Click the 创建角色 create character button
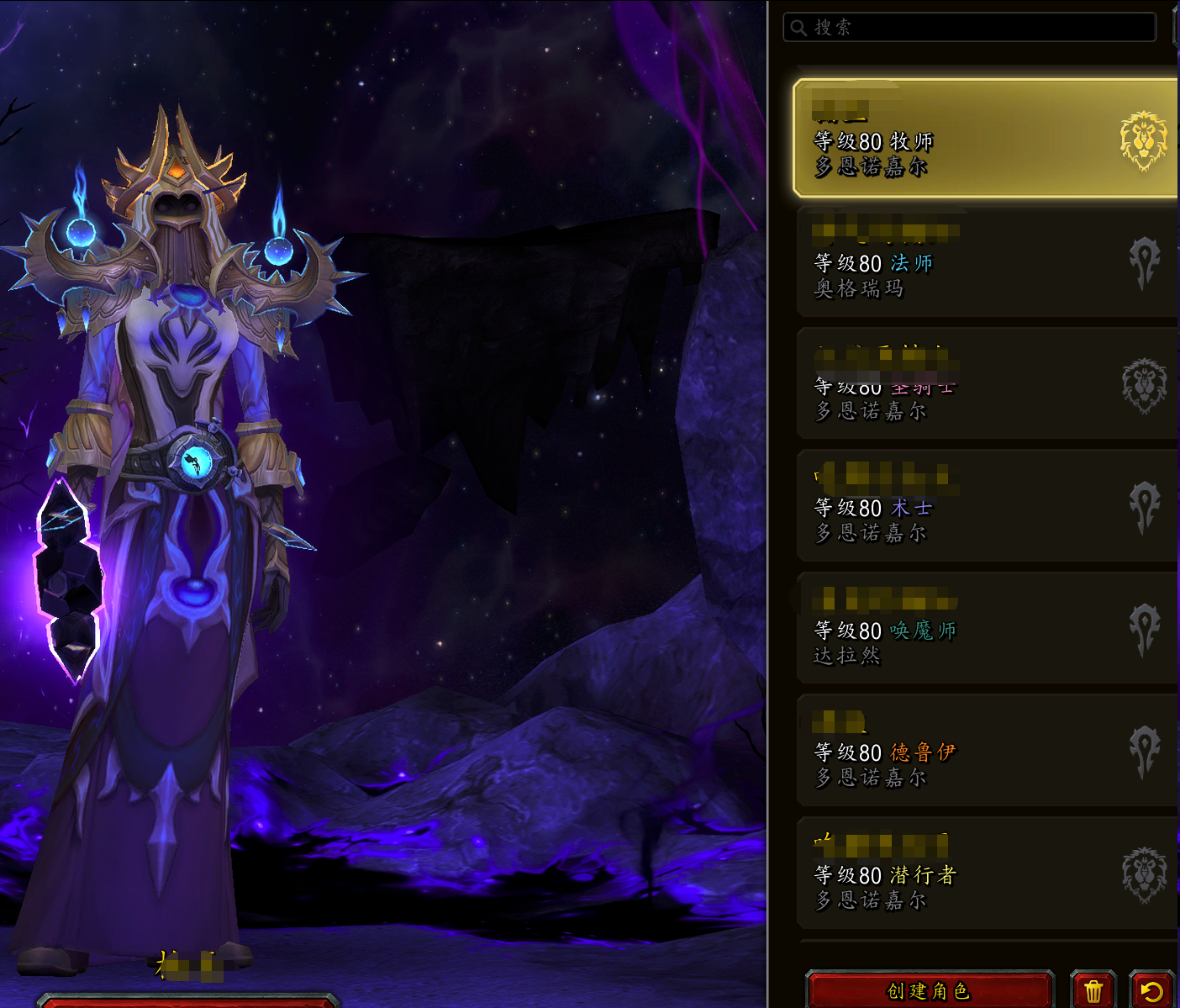The image size is (1180, 1008). point(929,991)
